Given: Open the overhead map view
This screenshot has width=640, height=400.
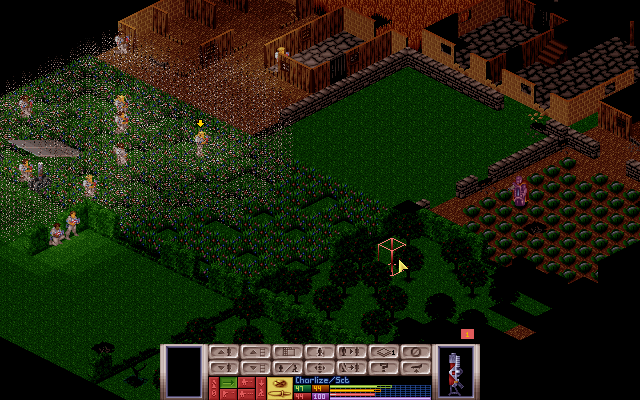Looking at the screenshot, I should coord(287,352).
